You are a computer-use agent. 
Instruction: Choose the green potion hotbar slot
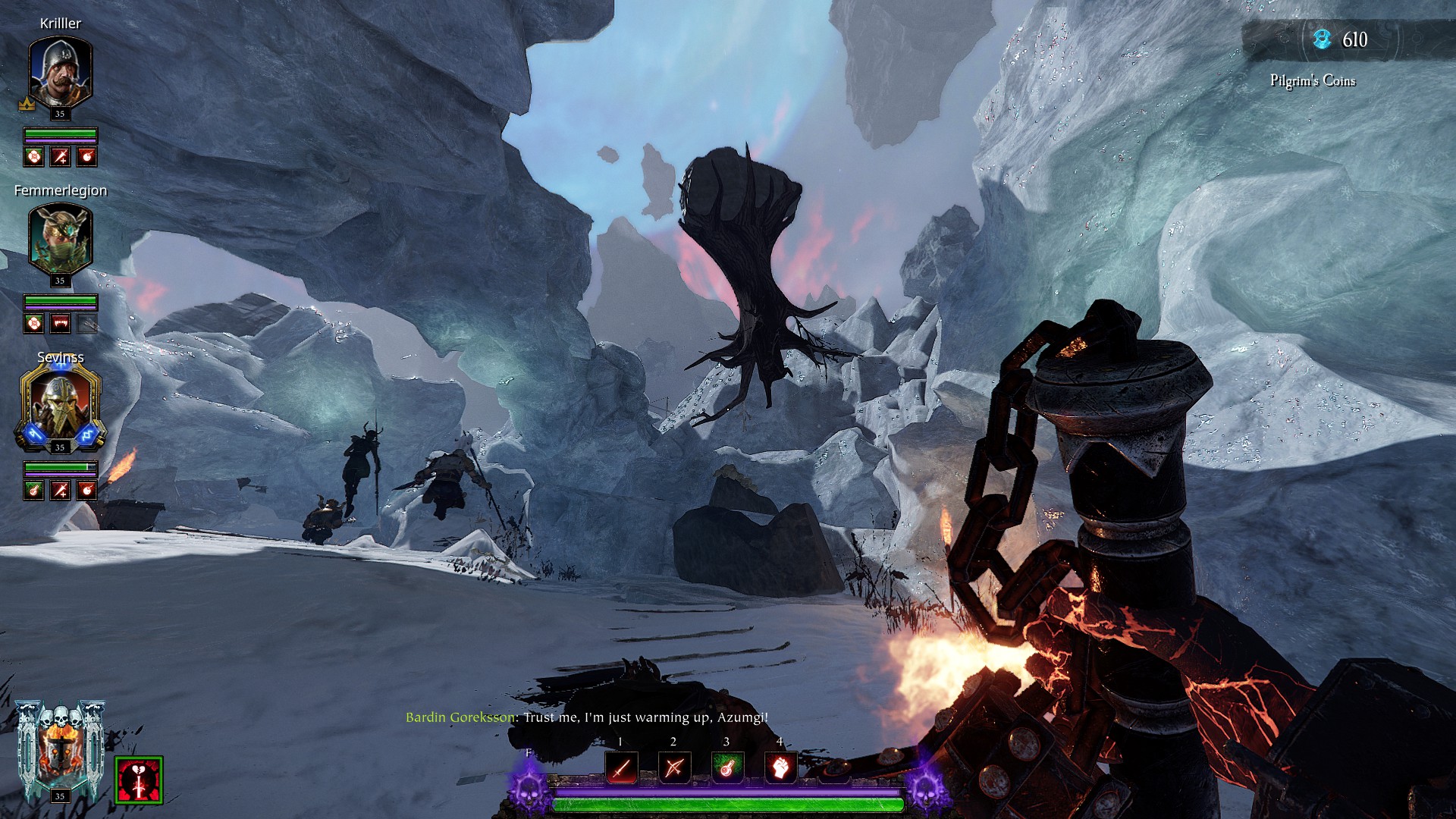pos(726,768)
